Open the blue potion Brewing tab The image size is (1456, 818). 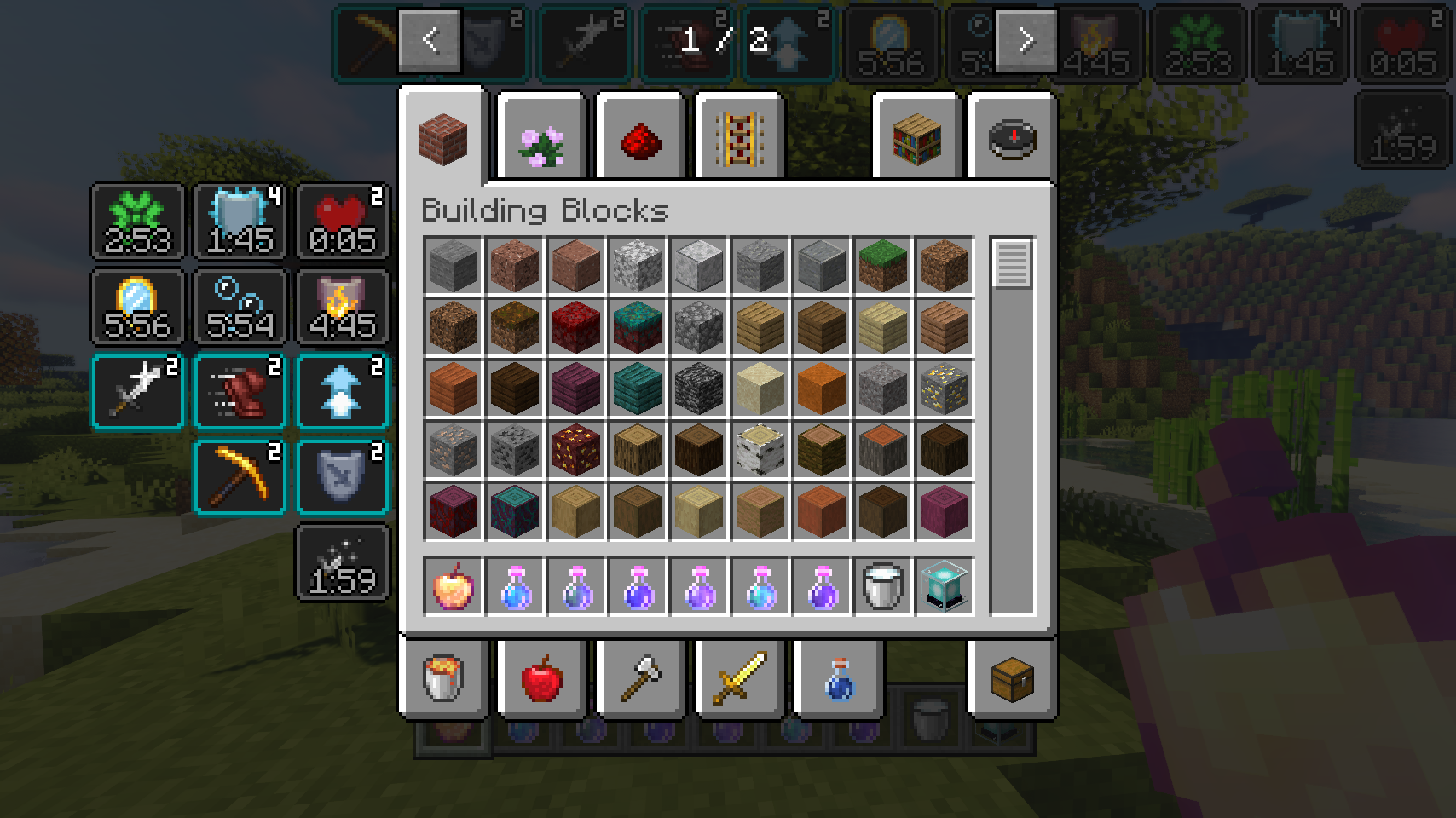pyautogui.click(x=839, y=678)
